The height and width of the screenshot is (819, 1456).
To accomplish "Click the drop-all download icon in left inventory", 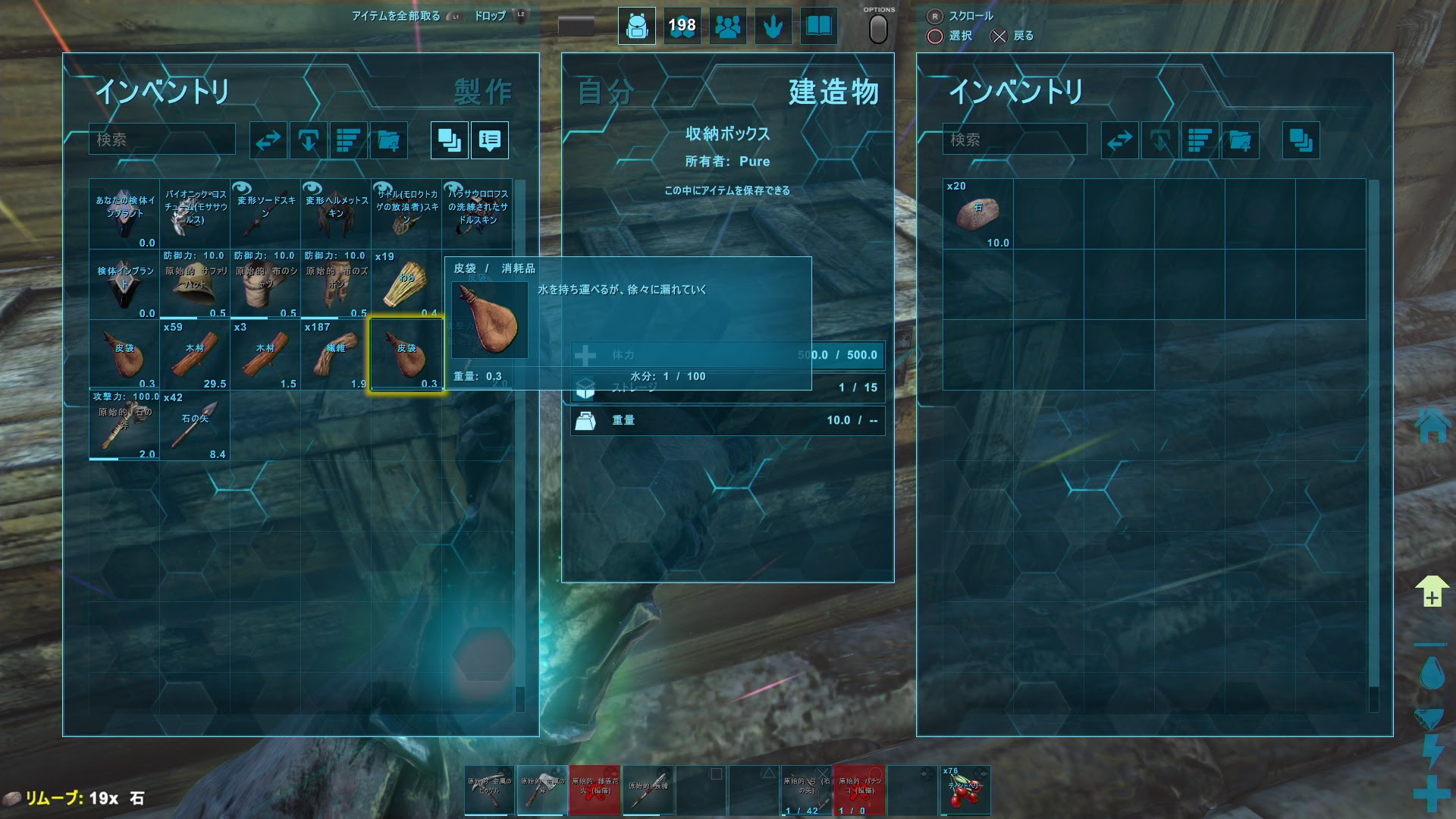I will coord(309,140).
